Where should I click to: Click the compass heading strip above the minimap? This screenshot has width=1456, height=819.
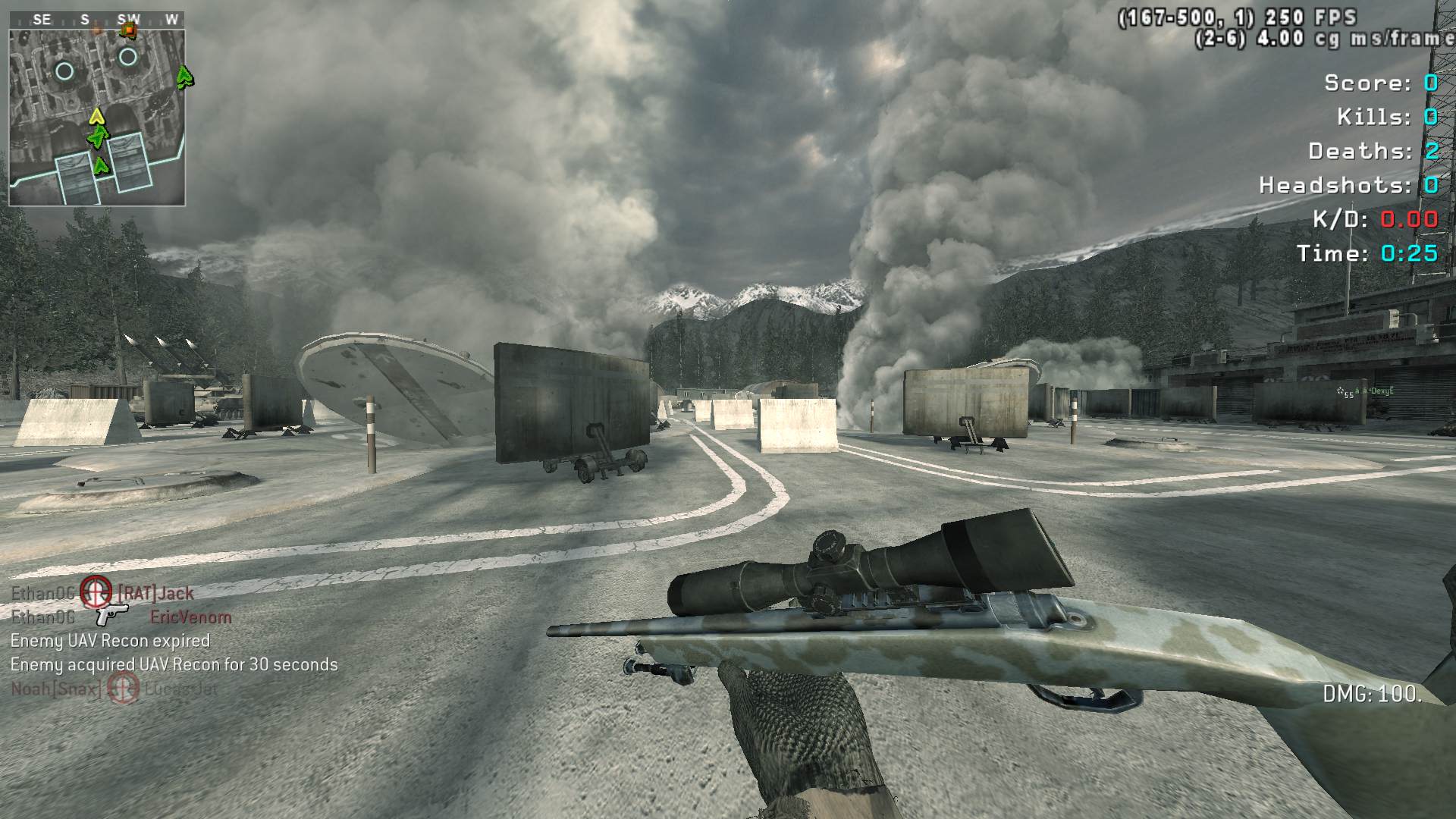click(97, 20)
